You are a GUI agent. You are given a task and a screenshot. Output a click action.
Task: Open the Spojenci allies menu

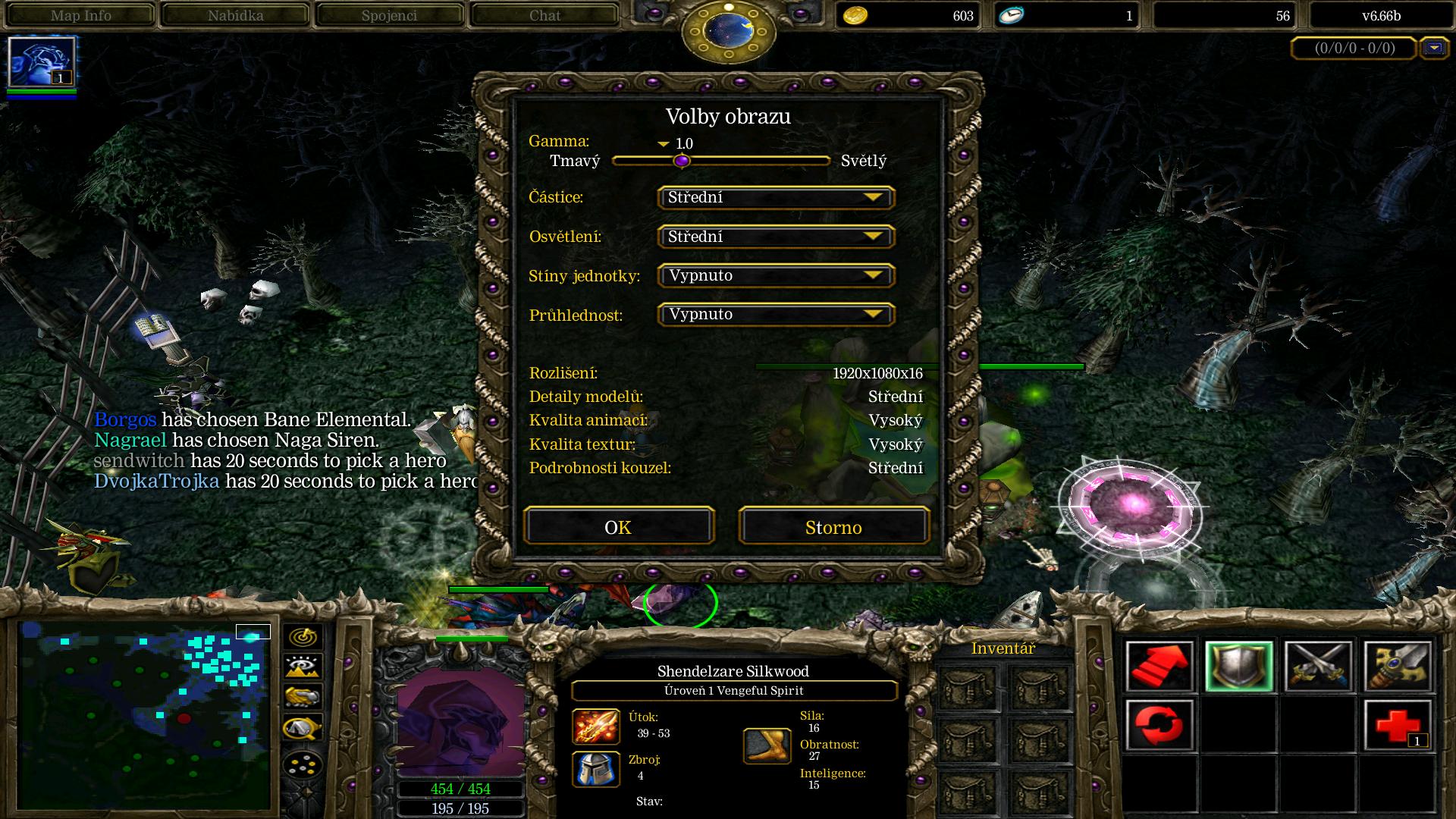tap(390, 15)
